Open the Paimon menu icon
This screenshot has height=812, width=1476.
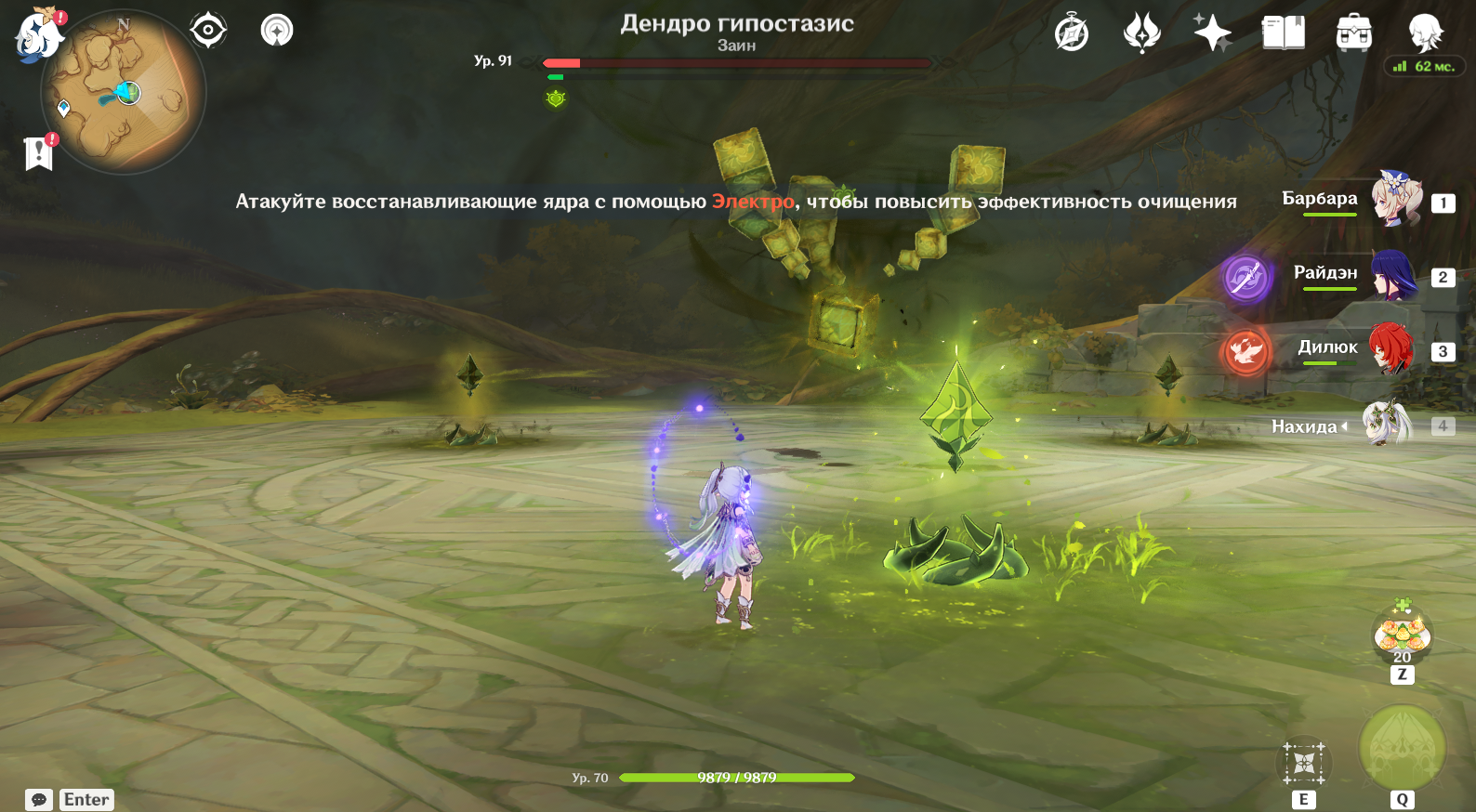tap(37, 35)
